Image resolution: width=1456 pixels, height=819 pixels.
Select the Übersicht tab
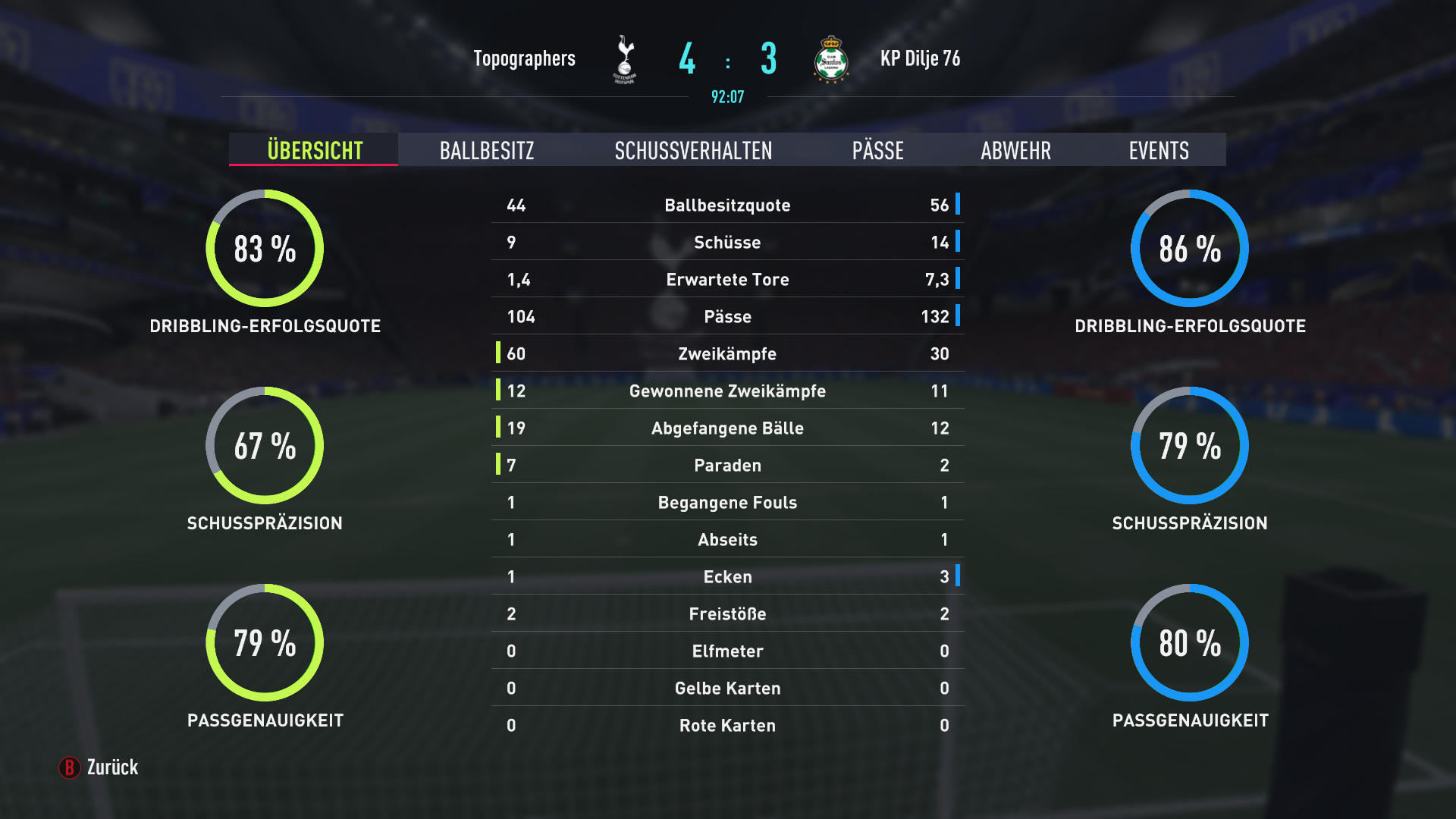point(315,150)
